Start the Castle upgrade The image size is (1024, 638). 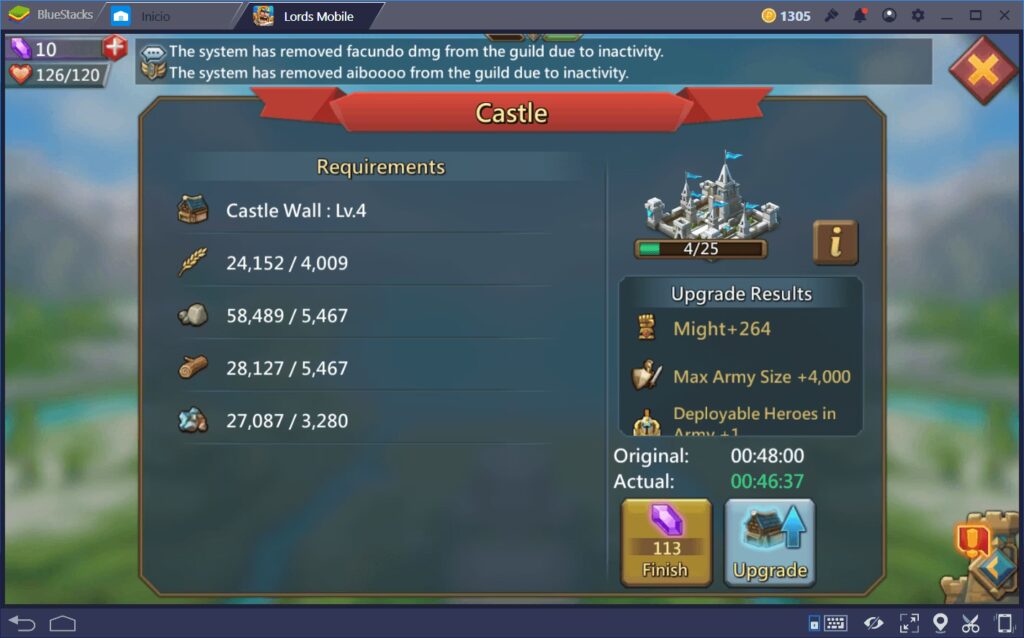[769, 543]
